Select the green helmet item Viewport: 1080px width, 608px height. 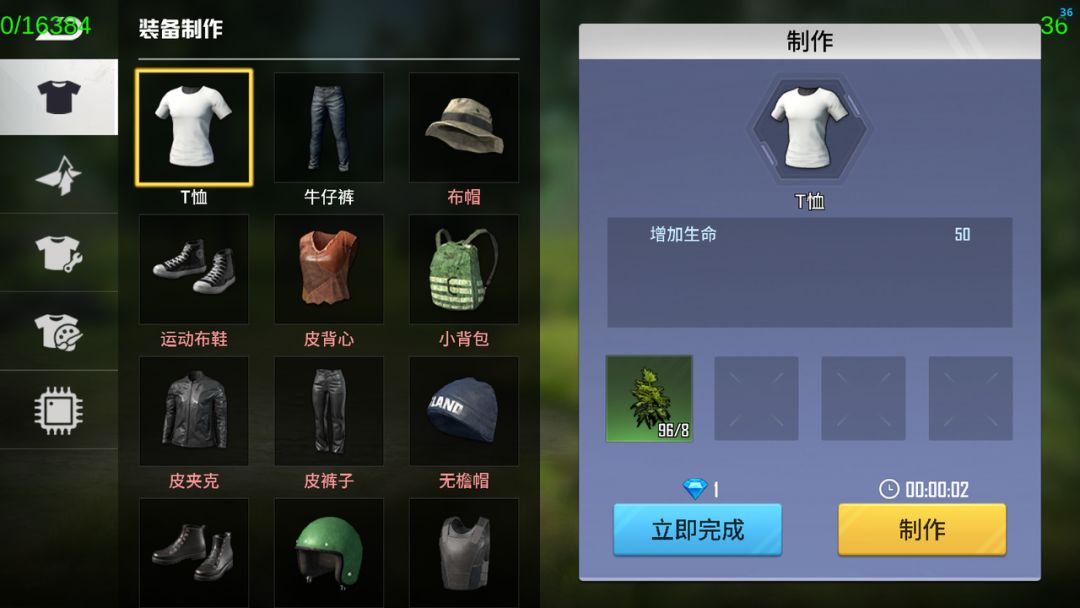pyautogui.click(x=329, y=552)
